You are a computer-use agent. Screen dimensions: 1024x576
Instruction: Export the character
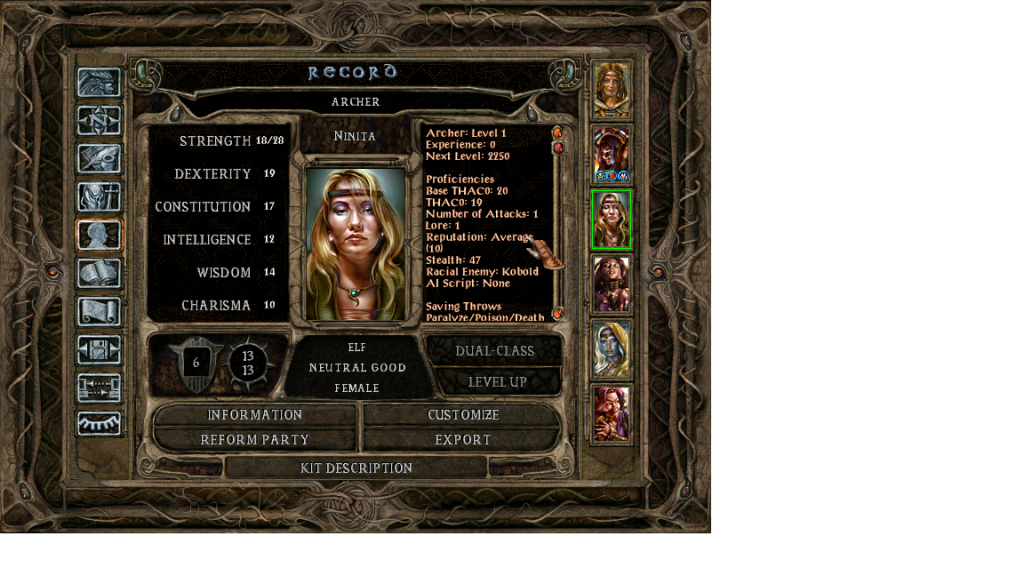coord(463,440)
